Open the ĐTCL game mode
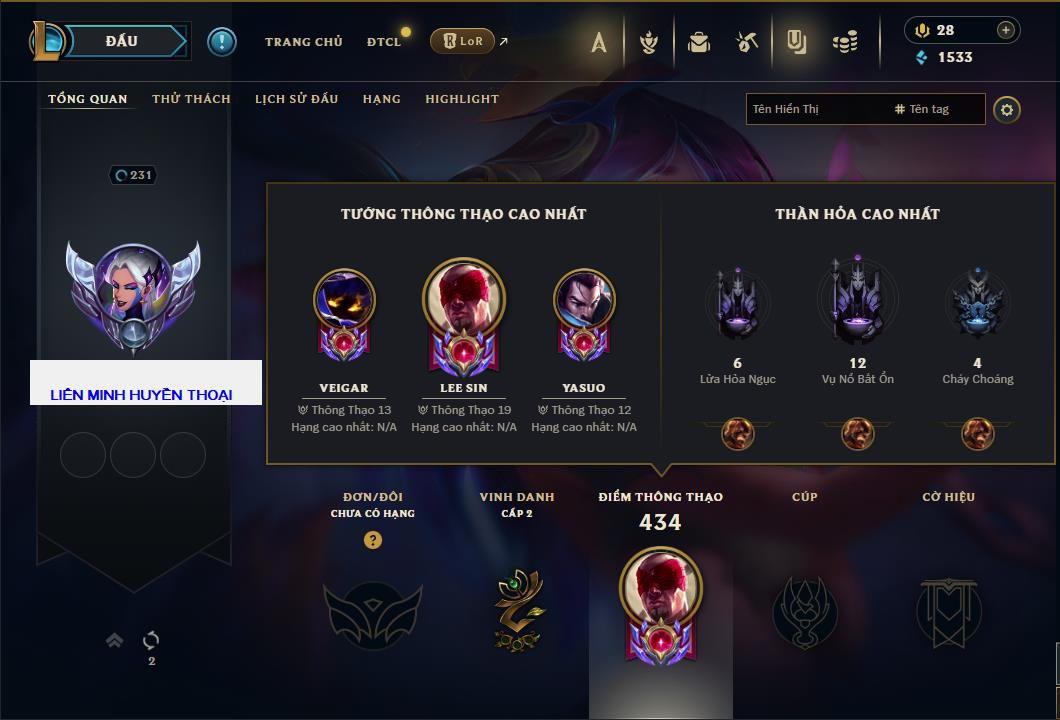 point(384,42)
